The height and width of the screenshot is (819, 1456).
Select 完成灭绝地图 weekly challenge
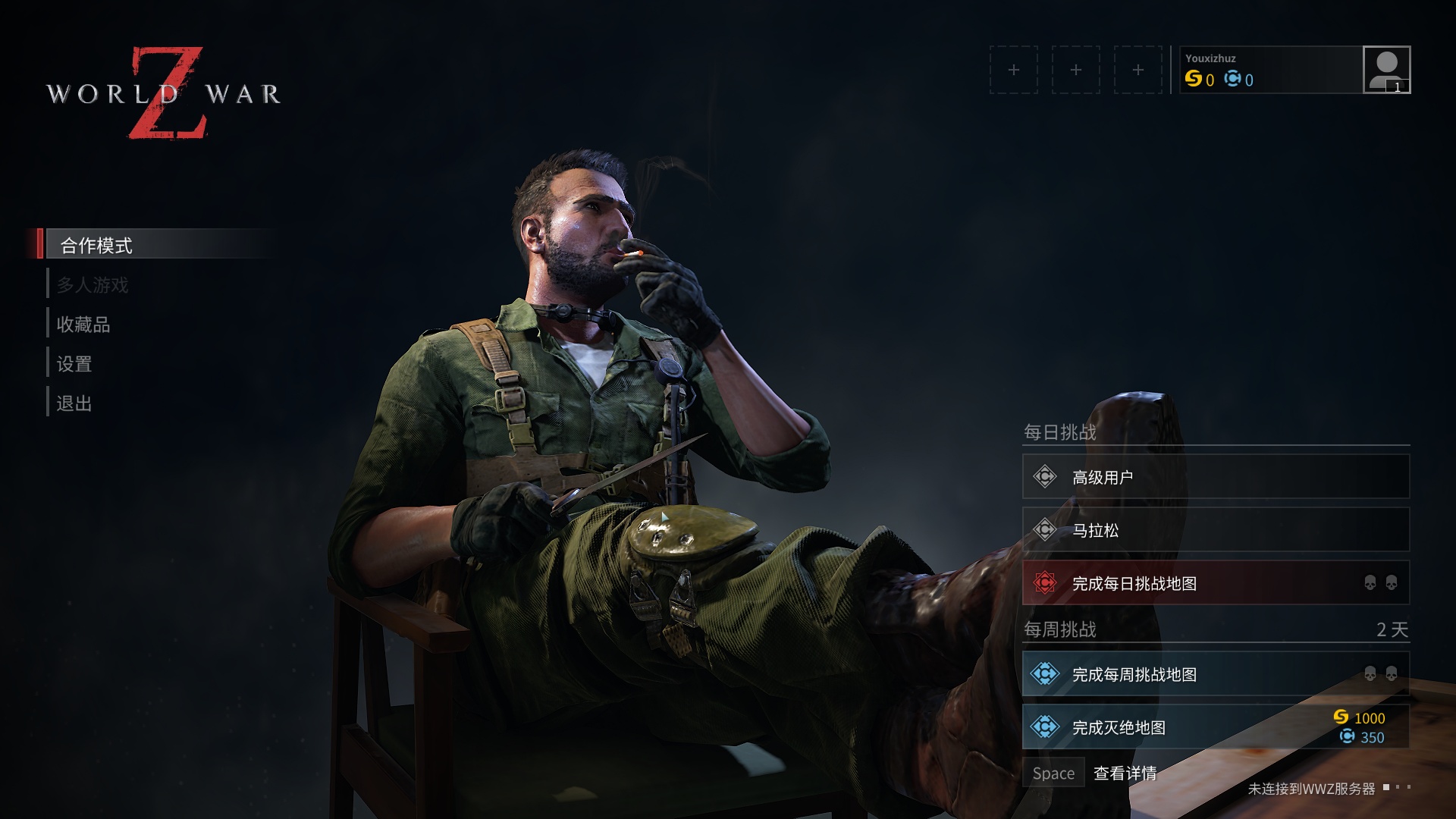click(x=1215, y=727)
